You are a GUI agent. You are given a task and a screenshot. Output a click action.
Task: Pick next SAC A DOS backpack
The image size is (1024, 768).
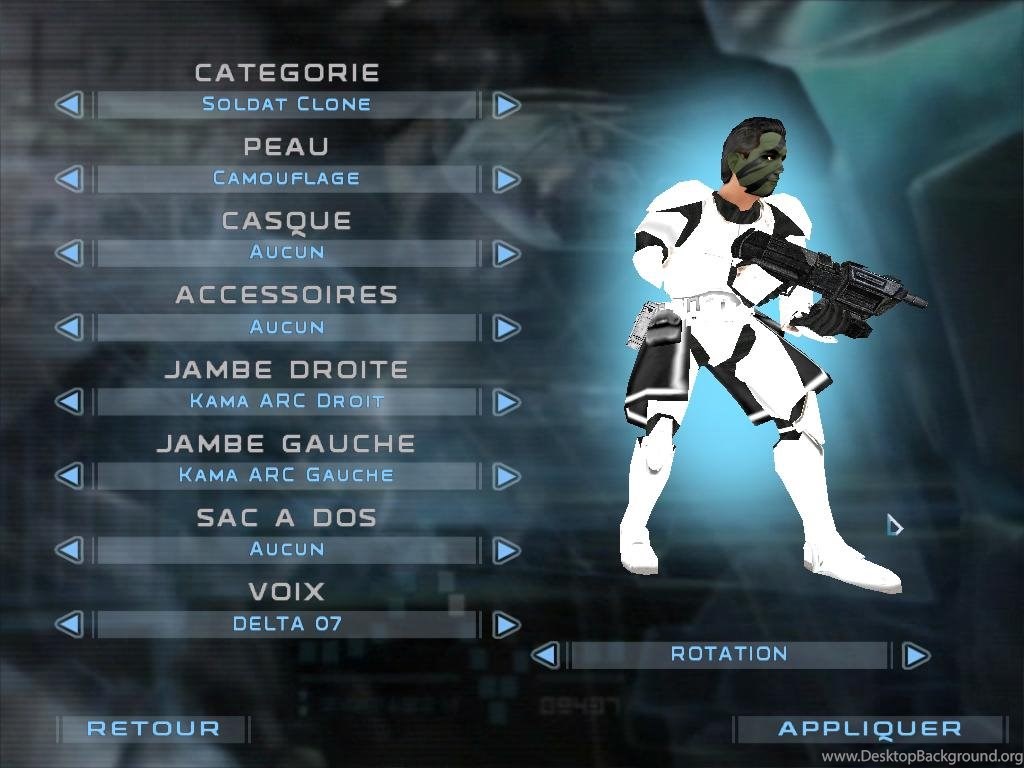pyautogui.click(x=506, y=550)
